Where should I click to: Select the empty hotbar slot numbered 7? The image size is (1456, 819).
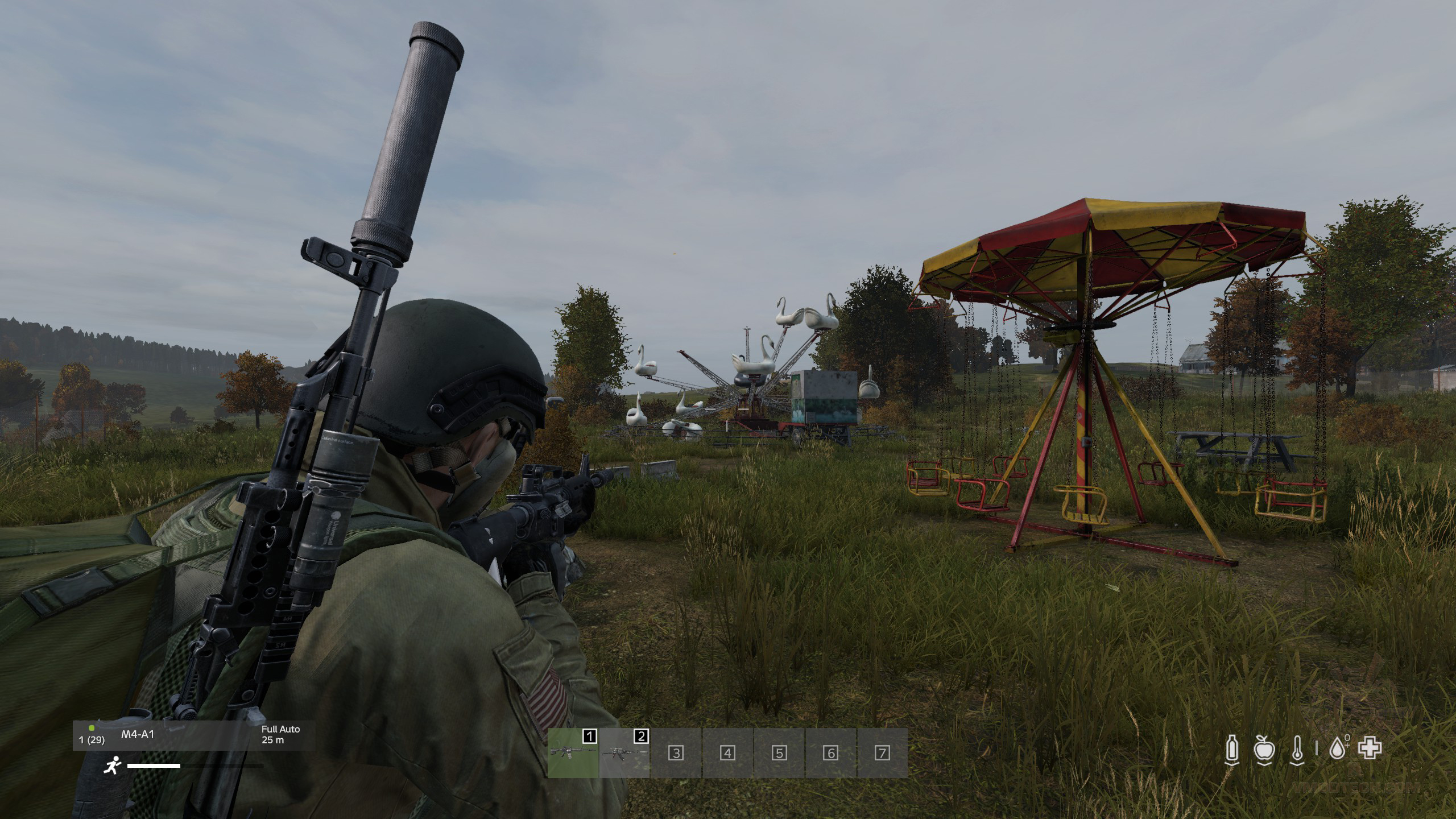coord(882,753)
